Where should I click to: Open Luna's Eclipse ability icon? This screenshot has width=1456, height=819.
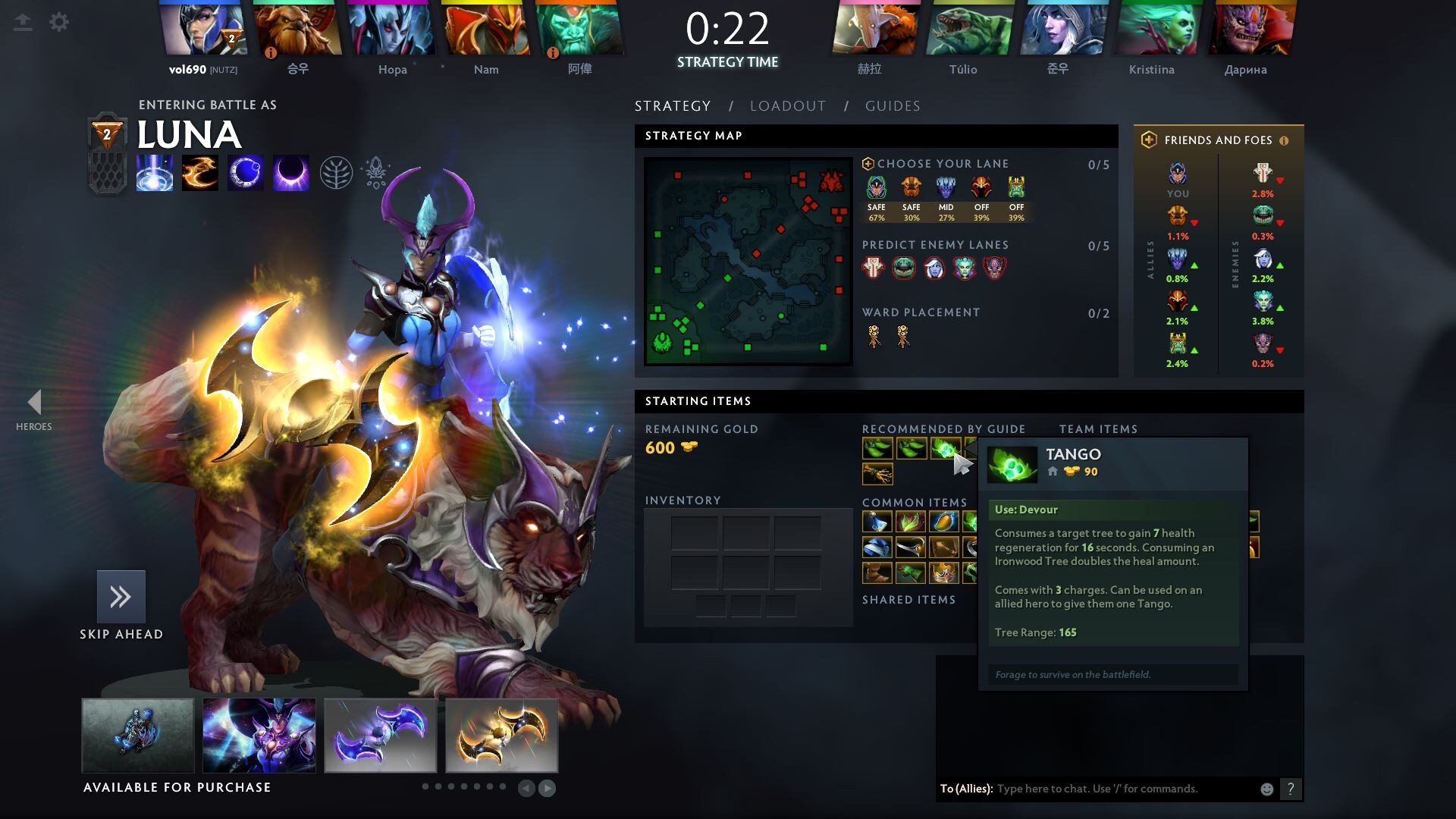pos(291,173)
